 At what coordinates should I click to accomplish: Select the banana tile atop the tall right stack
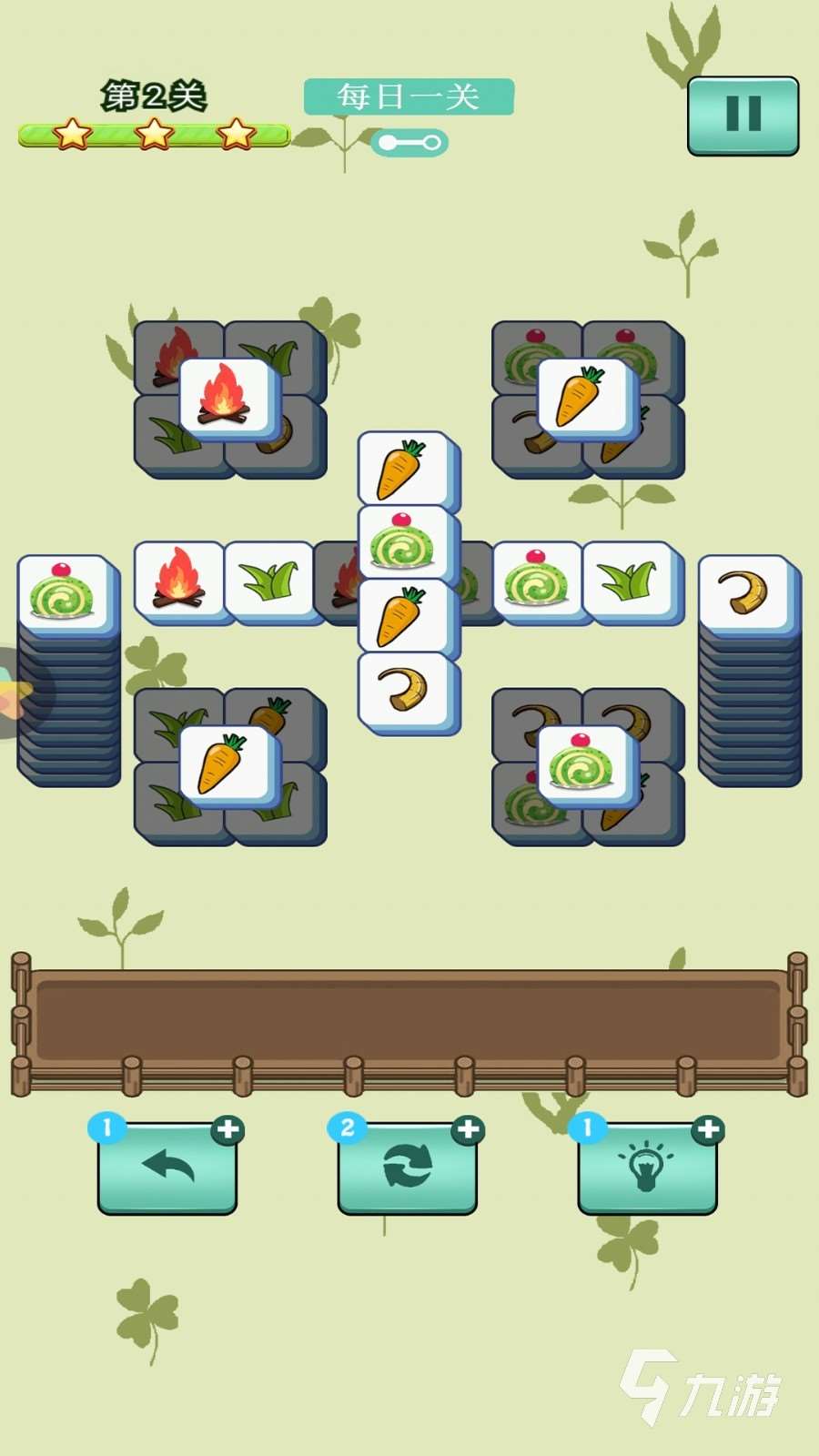tap(744, 592)
